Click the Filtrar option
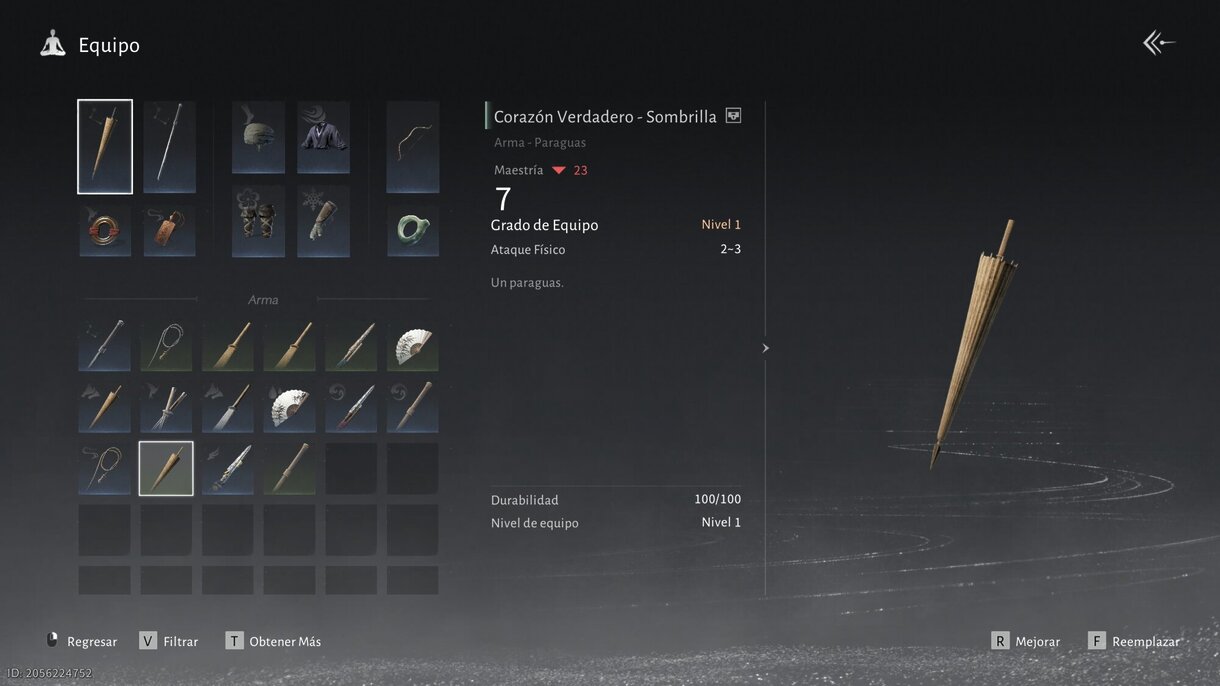Viewport: 1220px width, 686px height. (x=169, y=641)
